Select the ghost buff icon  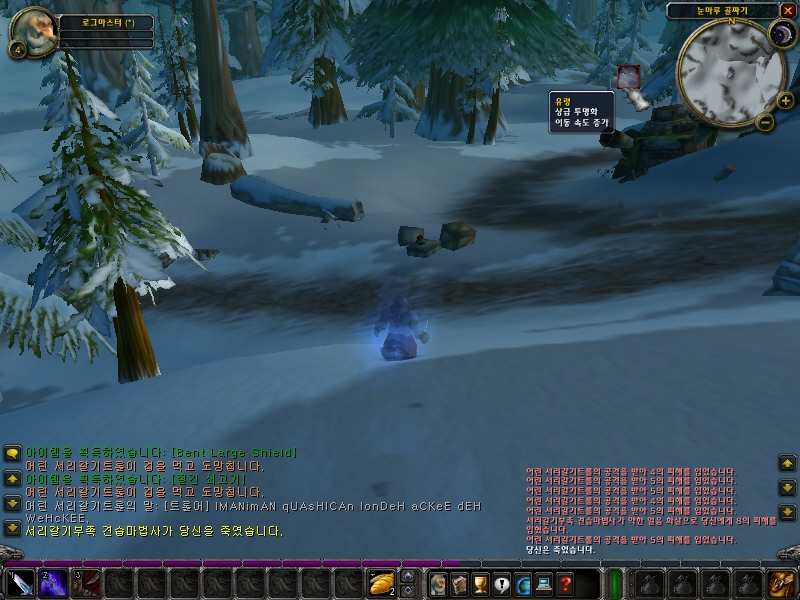click(x=630, y=76)
